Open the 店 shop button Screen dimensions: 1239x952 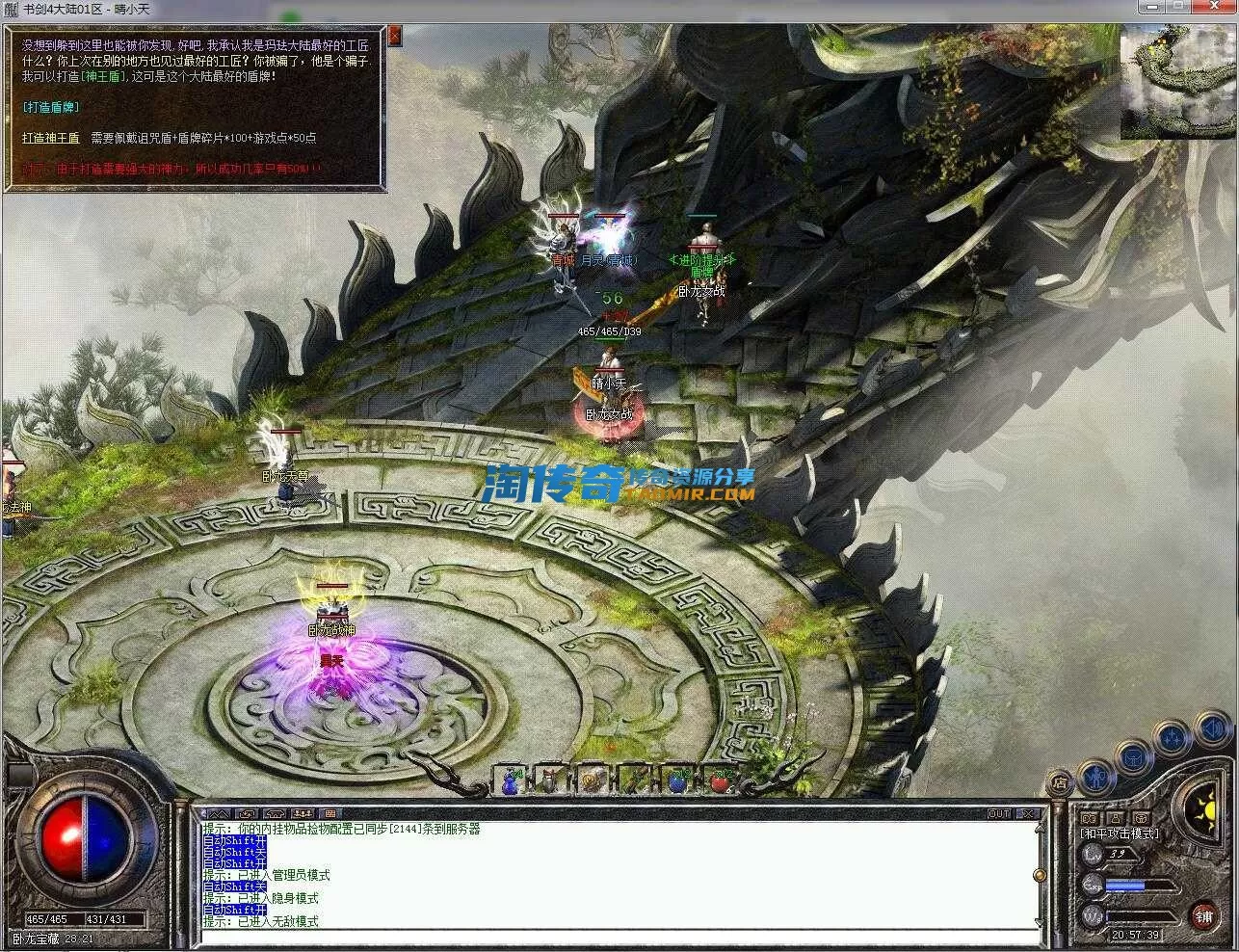(1059, 782)
